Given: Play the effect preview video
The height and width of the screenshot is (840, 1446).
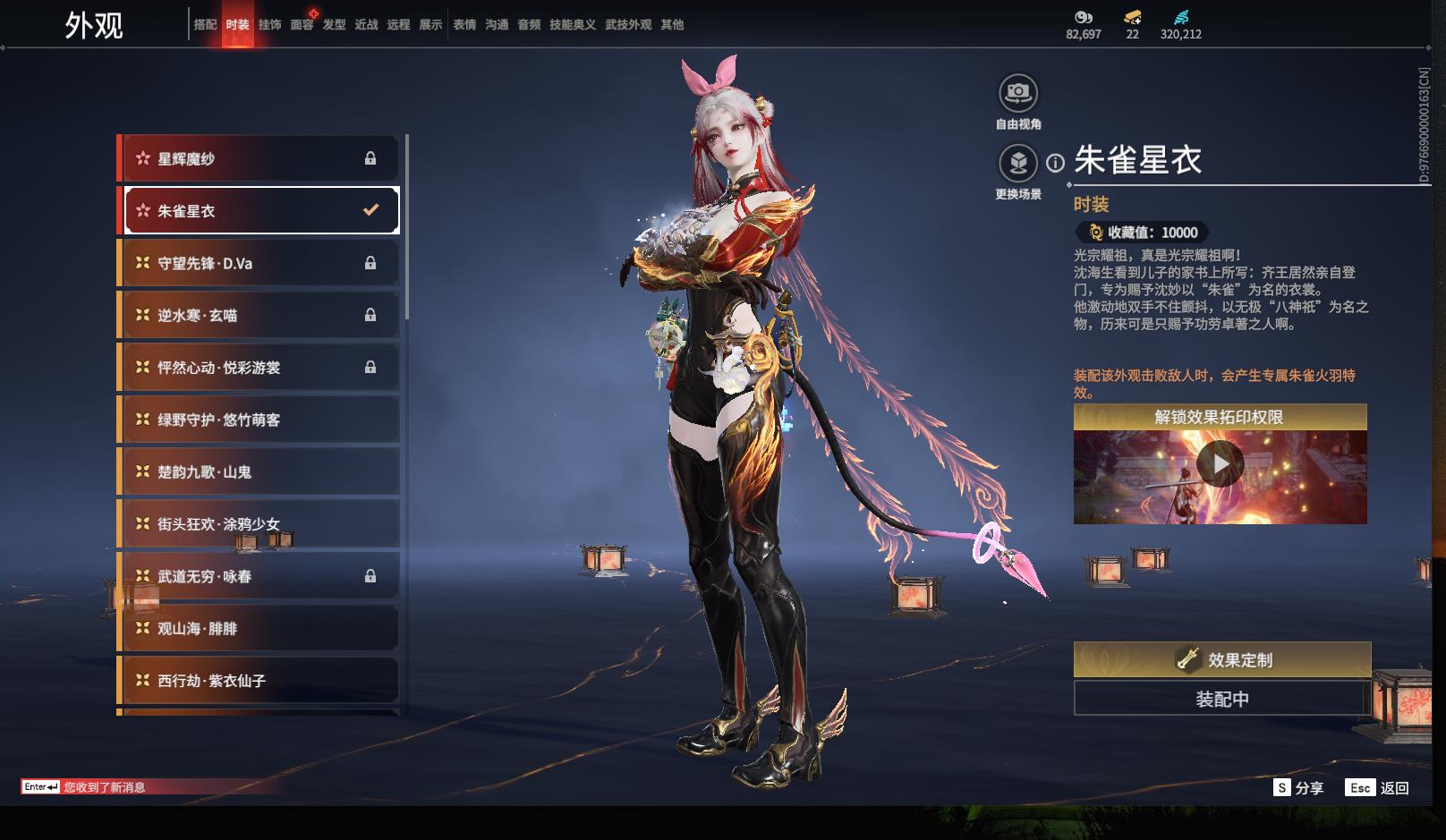Looking at the screenshot, I should click(1220, 465).
